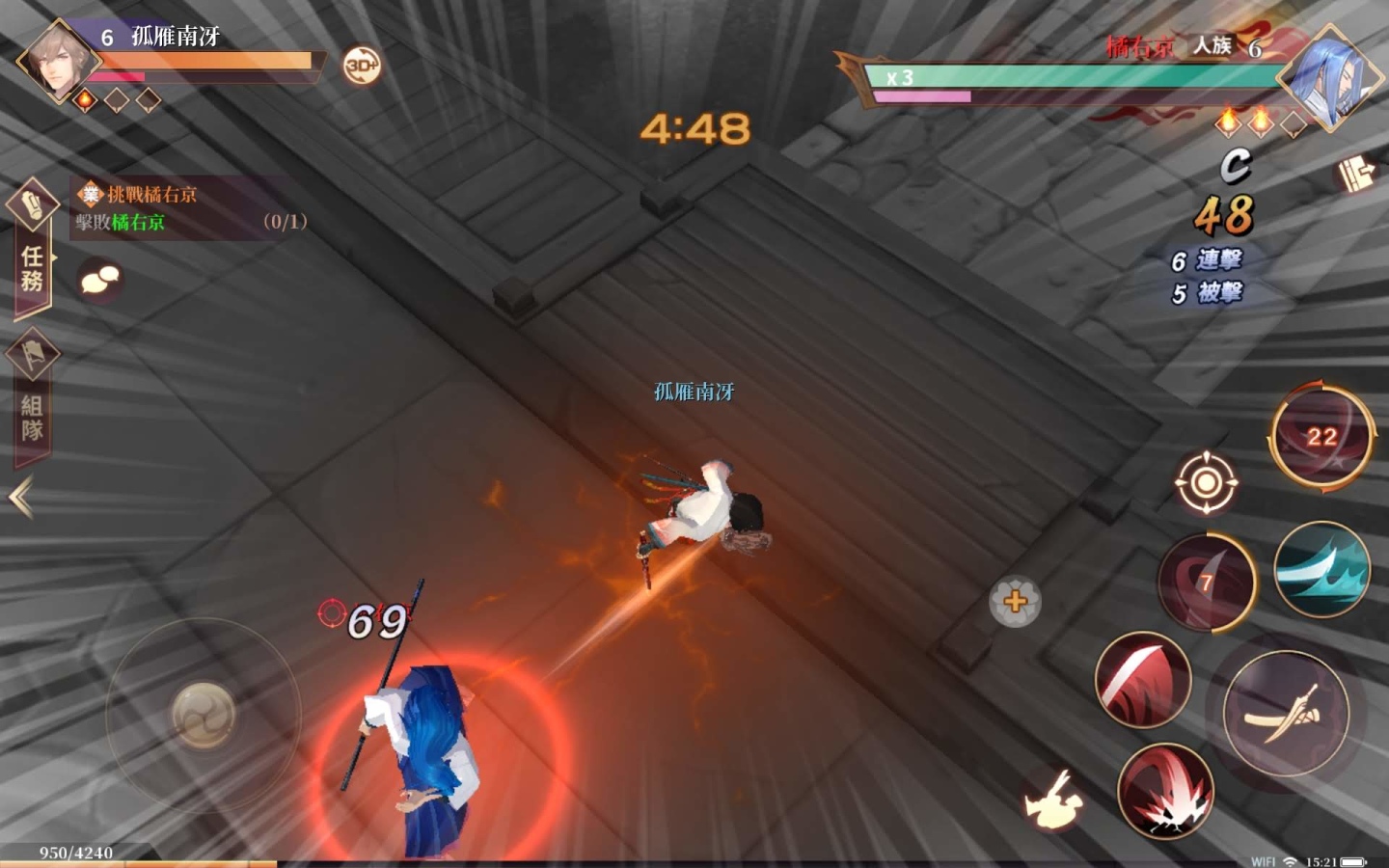This screenshot has width=1389, height=868.
Task: Toggle the 3D camera view button
Action: (362, 65)
